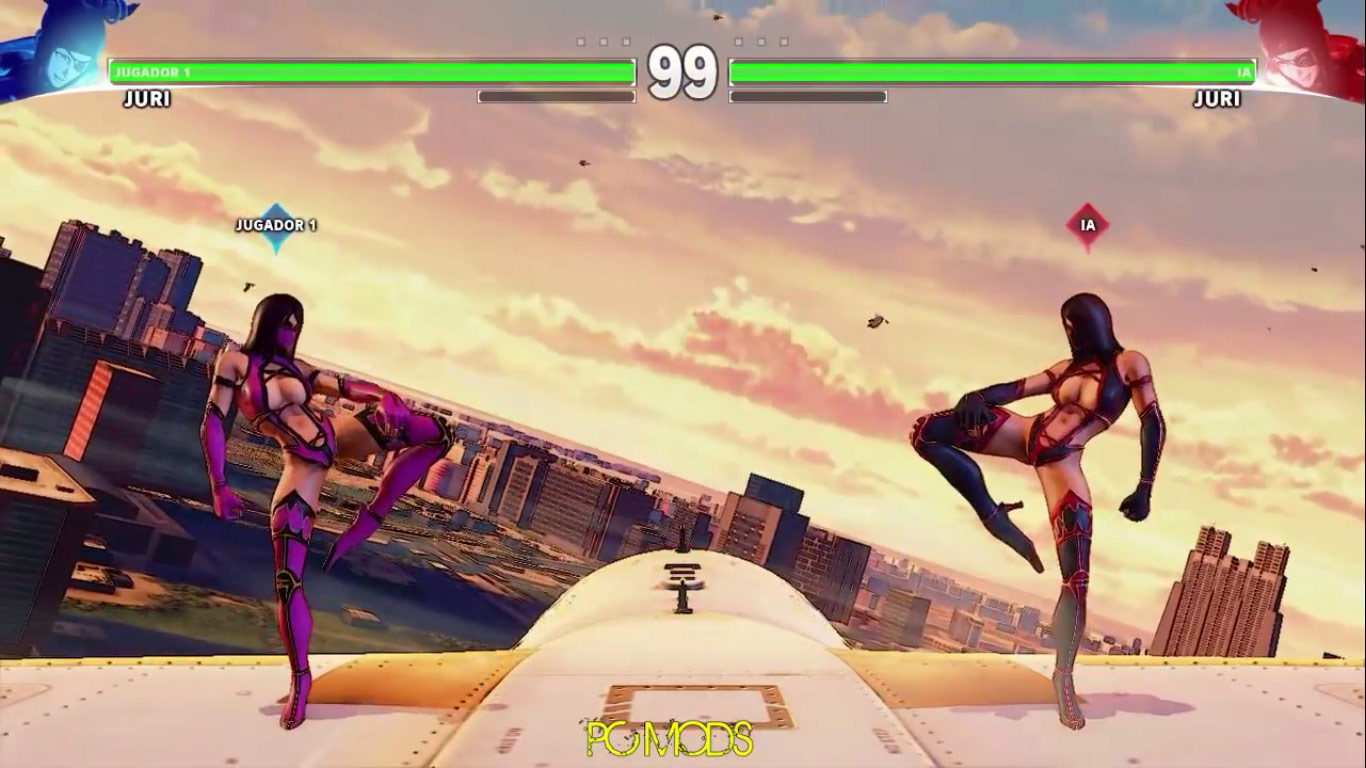Click the right JURI name label
Viewport: 1366px width, 768px height.
pyautogui.click(x=1215, y=100)
